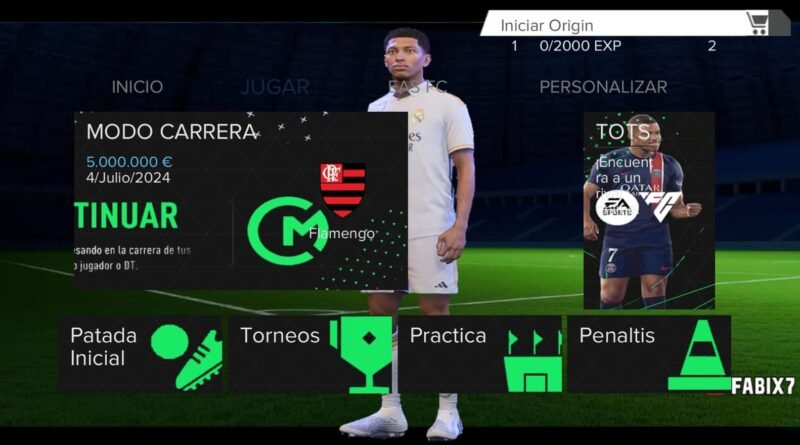This screenshot has height=445, width=800.
Task: Open the JUGAR tab
Action: coord(274,87)
